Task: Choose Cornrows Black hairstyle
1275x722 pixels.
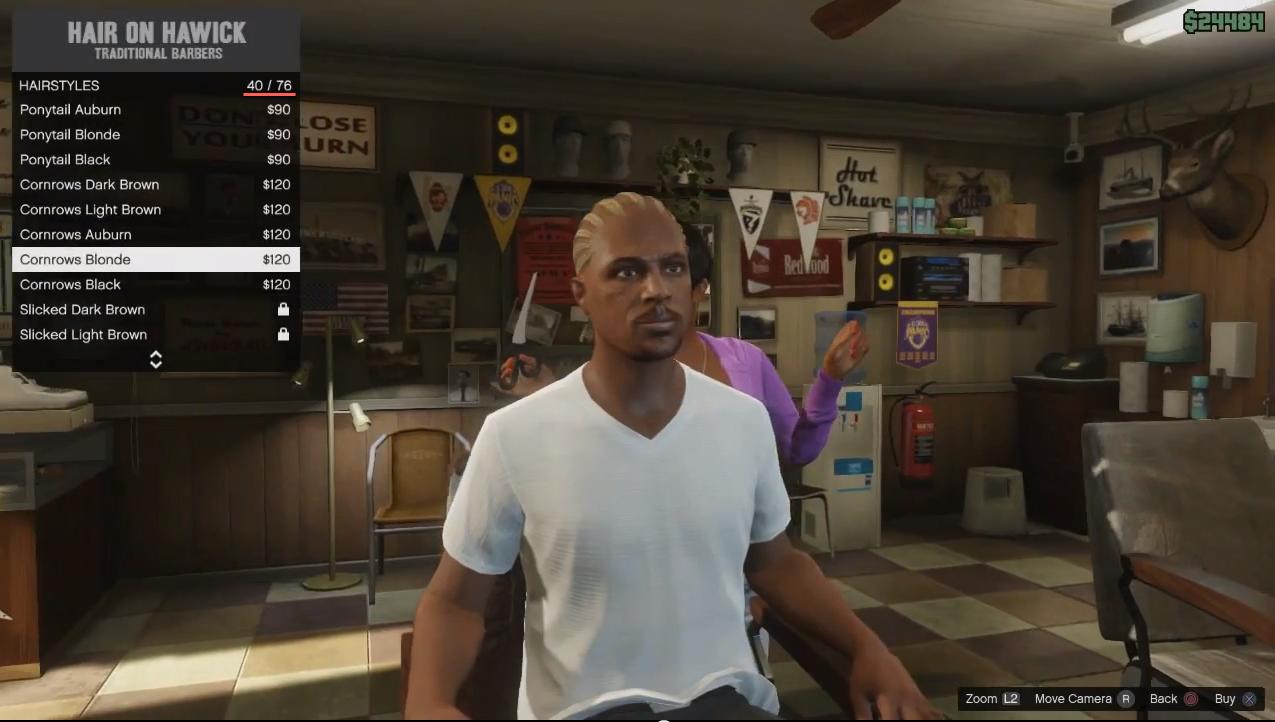Action: tap(155, 285)
